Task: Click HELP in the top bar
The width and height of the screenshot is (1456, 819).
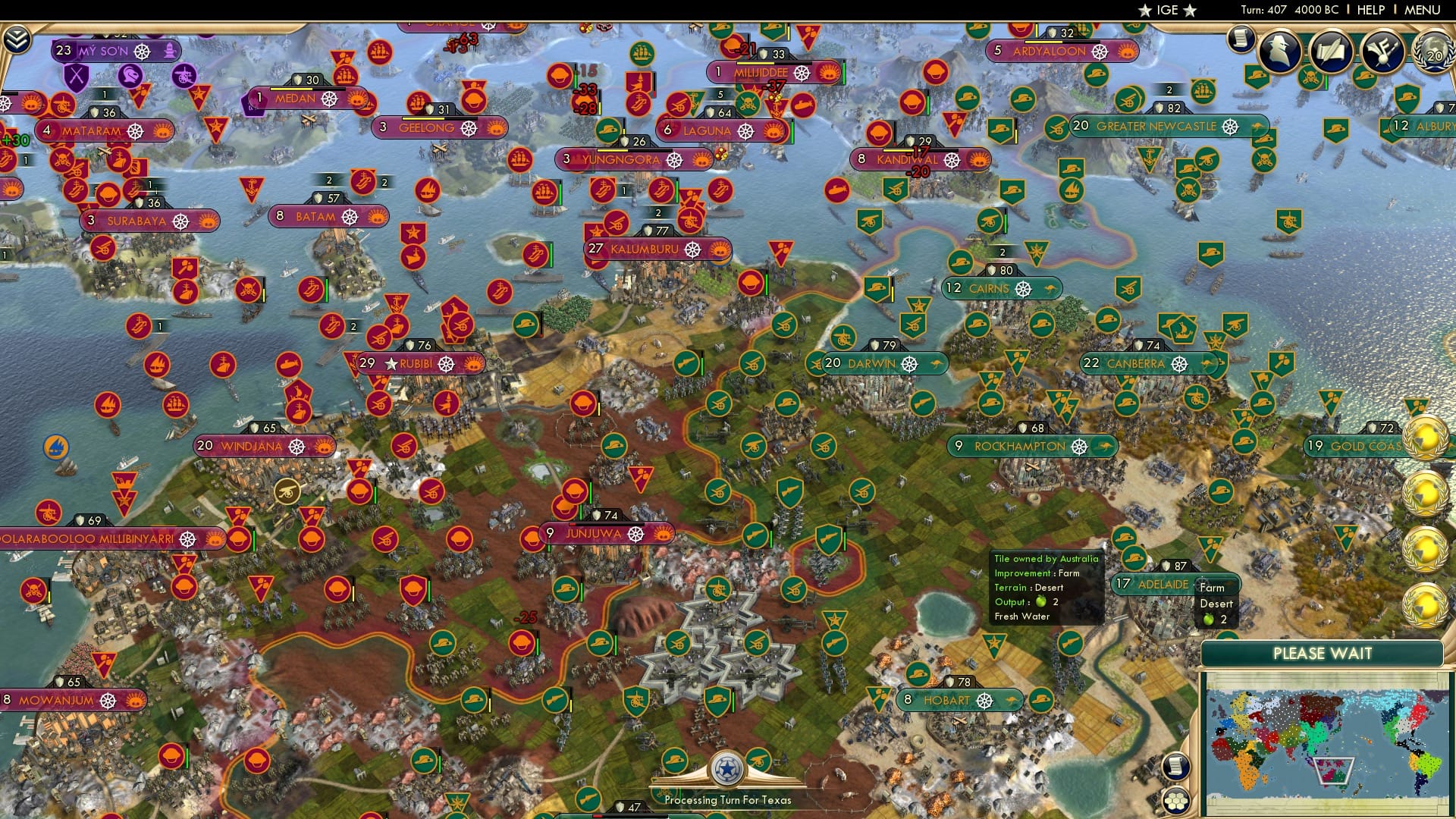Action: tap(1371, 9)
